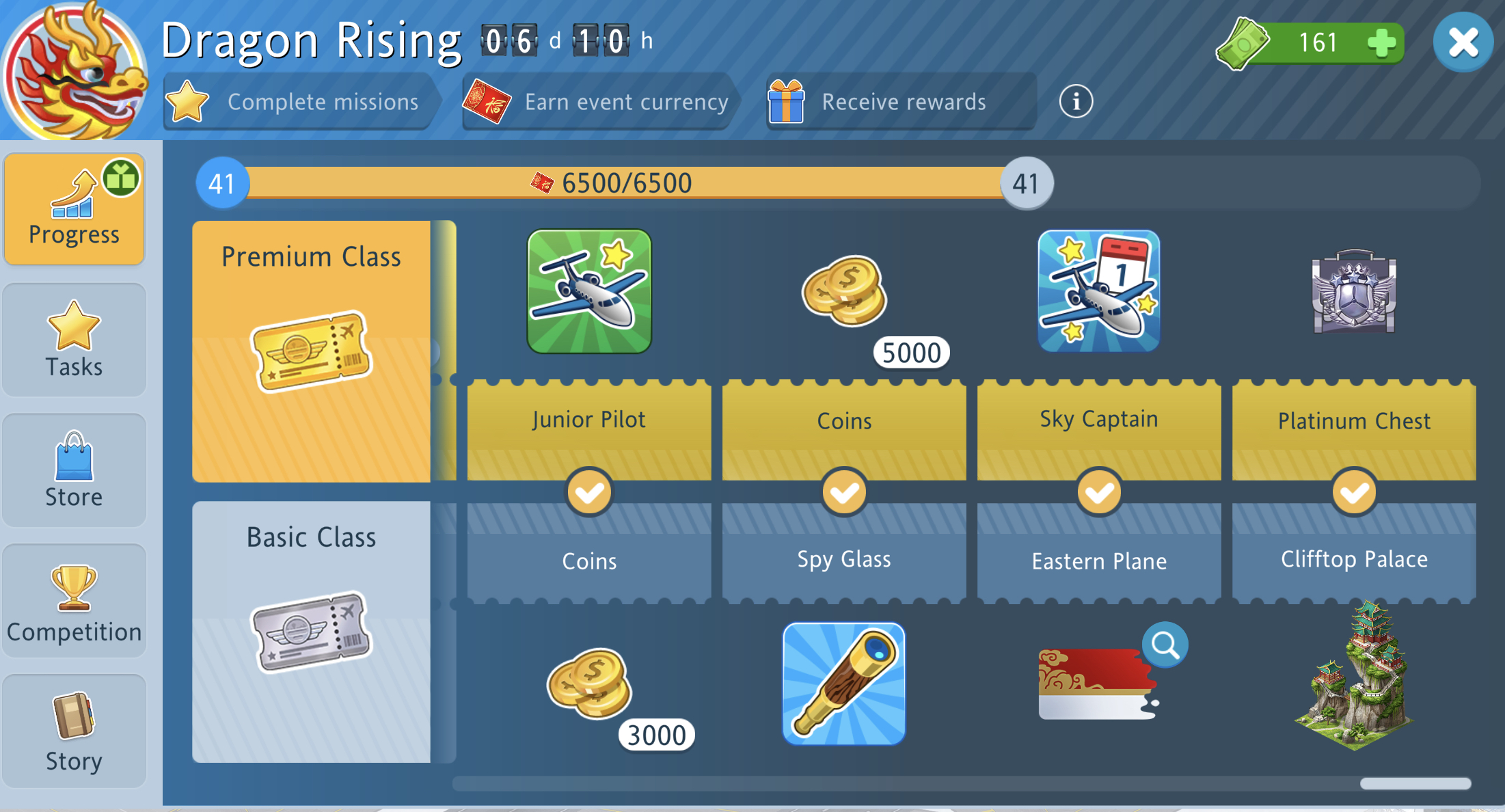Tap the Junior Pilot reward icon
Screen dimensions: 1505x812
click(x=589, y=291)
